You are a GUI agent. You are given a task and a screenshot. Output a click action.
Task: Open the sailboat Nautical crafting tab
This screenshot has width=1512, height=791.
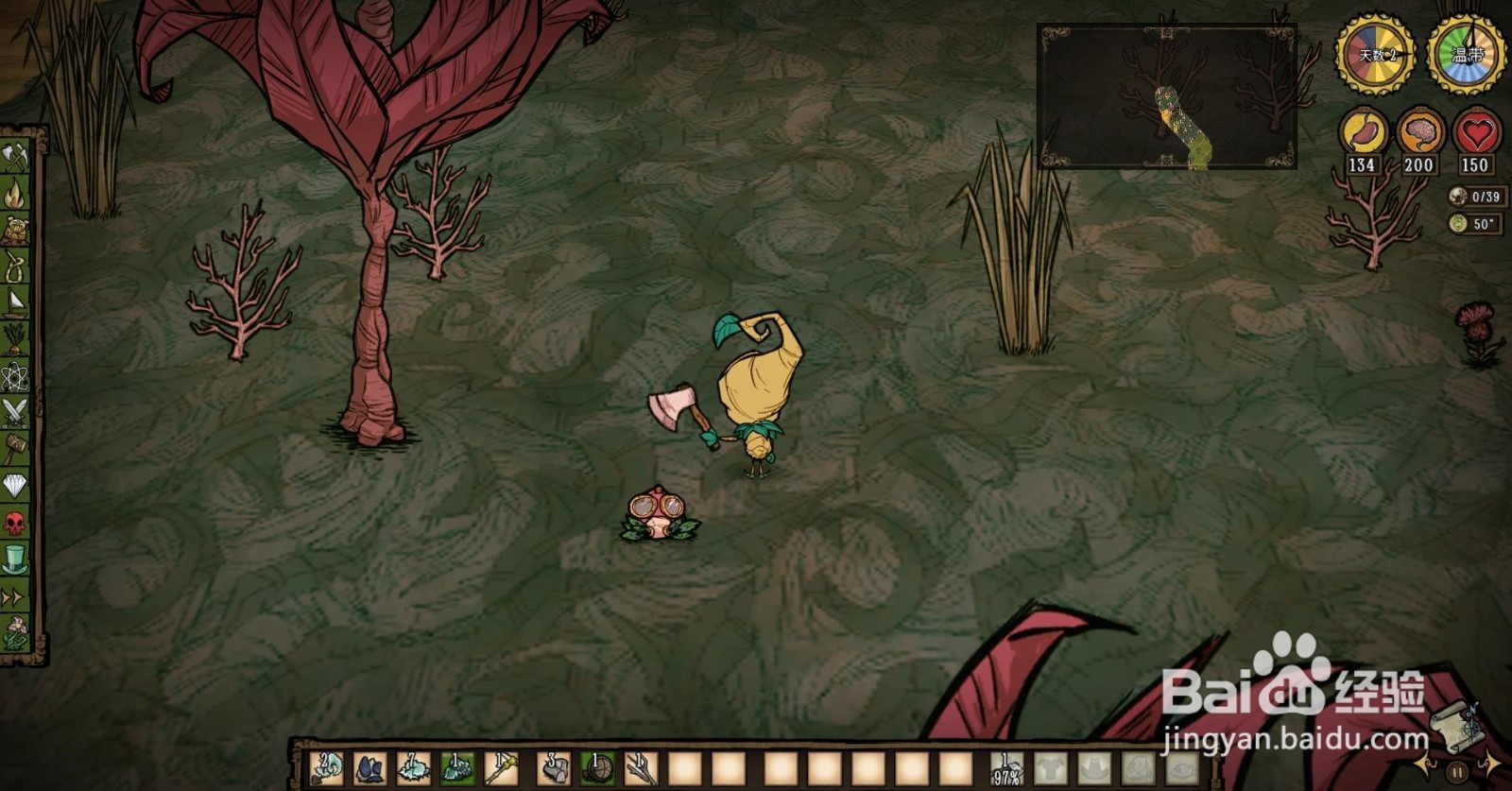point(15,302)
